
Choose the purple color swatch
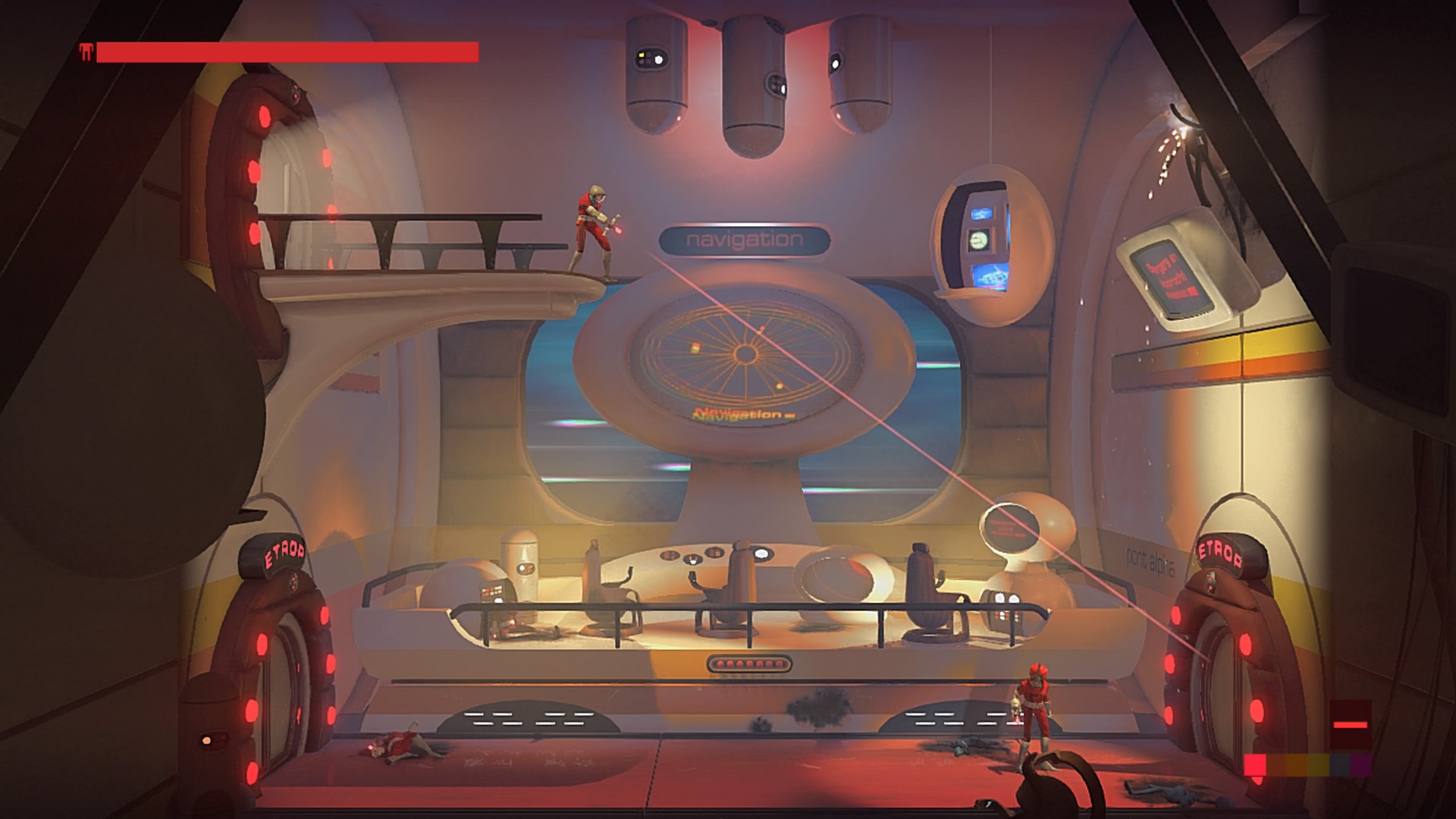pyautogui.click(x=1361, y=765)
